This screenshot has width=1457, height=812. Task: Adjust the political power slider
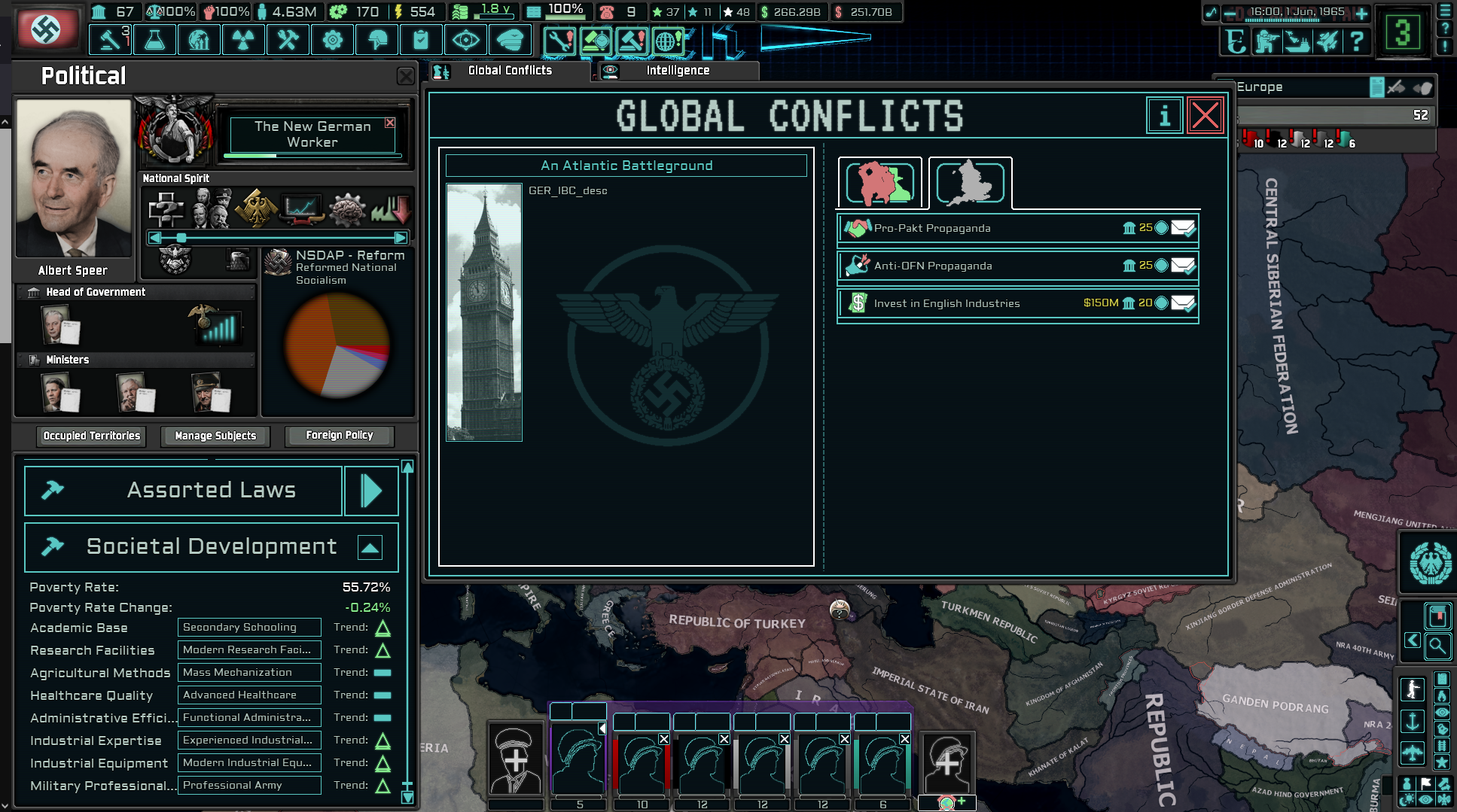coord(181,237)
